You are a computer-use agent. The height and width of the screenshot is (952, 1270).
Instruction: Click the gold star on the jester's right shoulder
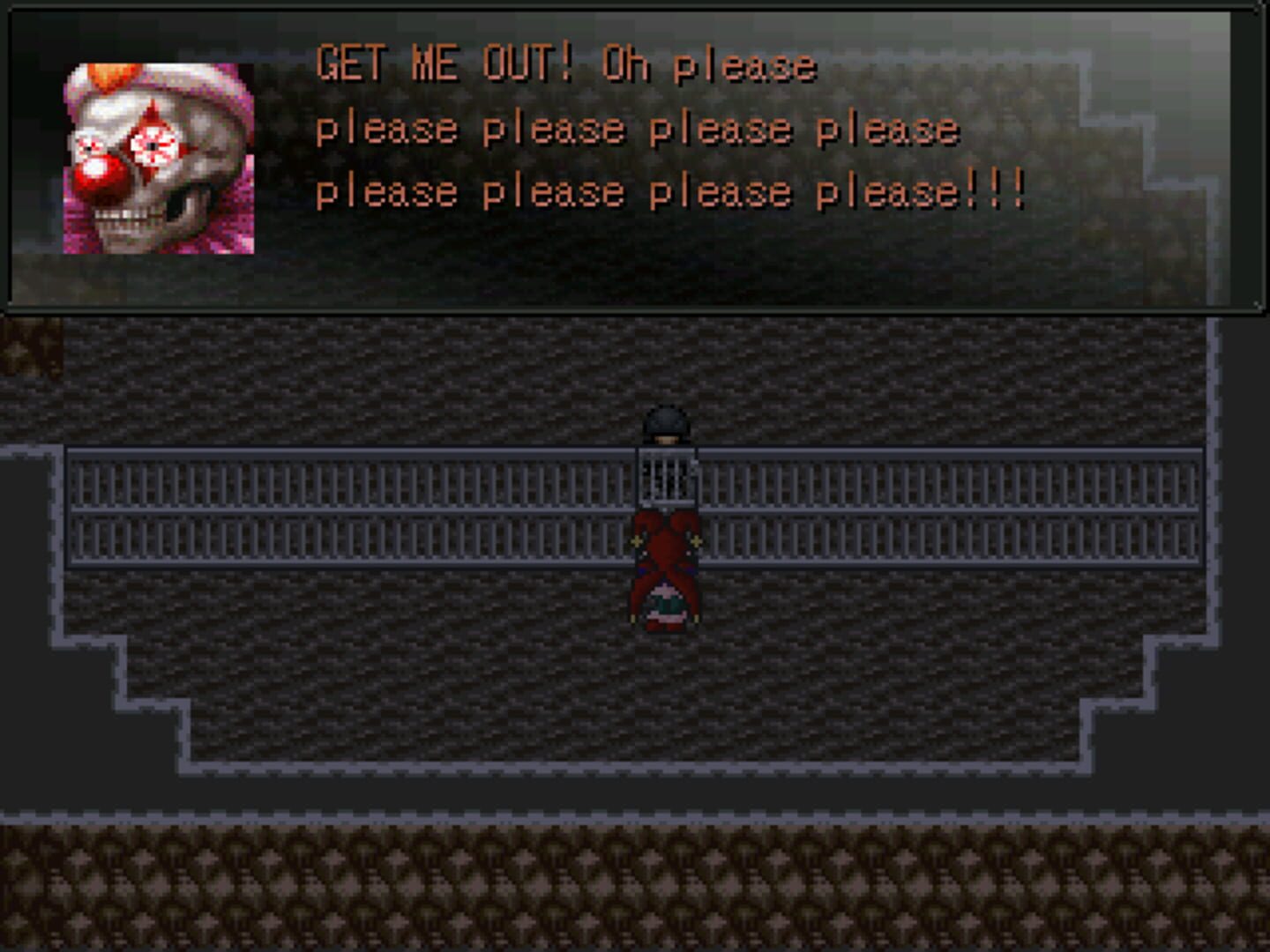click(x=696, y=541)
